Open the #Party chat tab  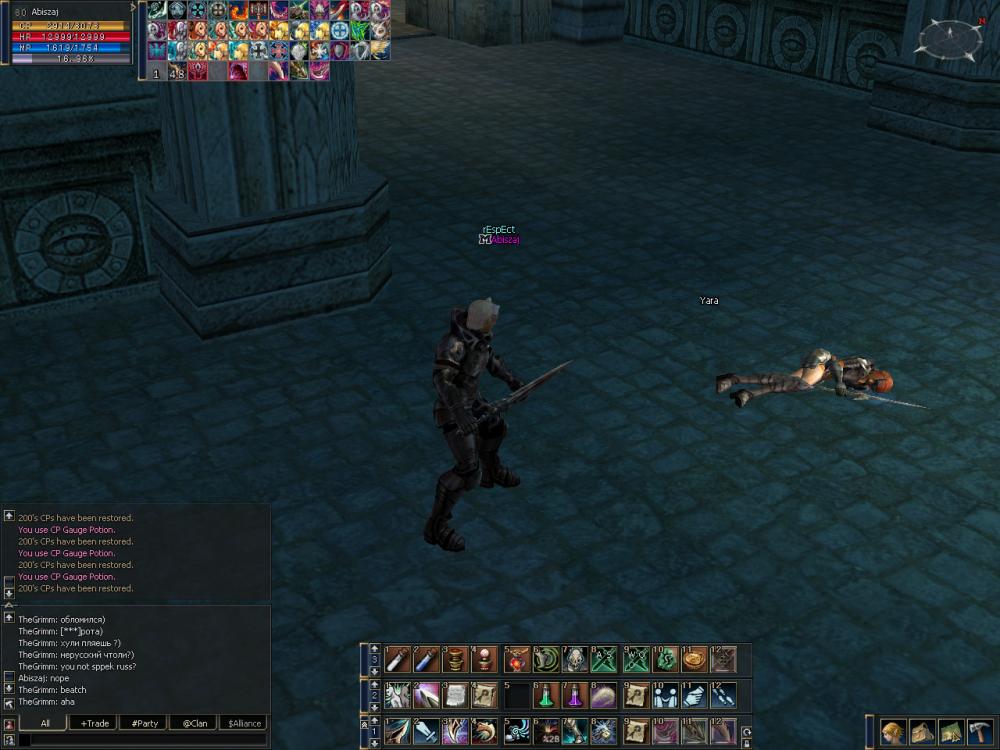tap(143, 723)
